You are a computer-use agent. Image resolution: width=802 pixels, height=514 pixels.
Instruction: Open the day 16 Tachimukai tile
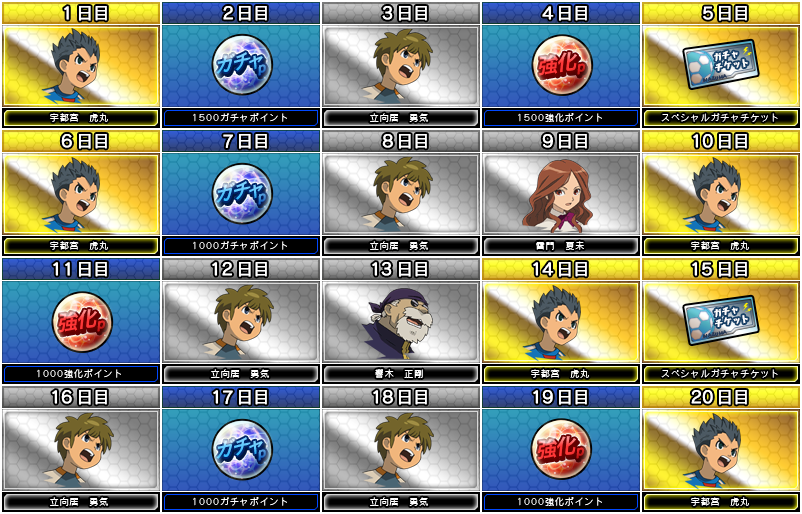80,449
